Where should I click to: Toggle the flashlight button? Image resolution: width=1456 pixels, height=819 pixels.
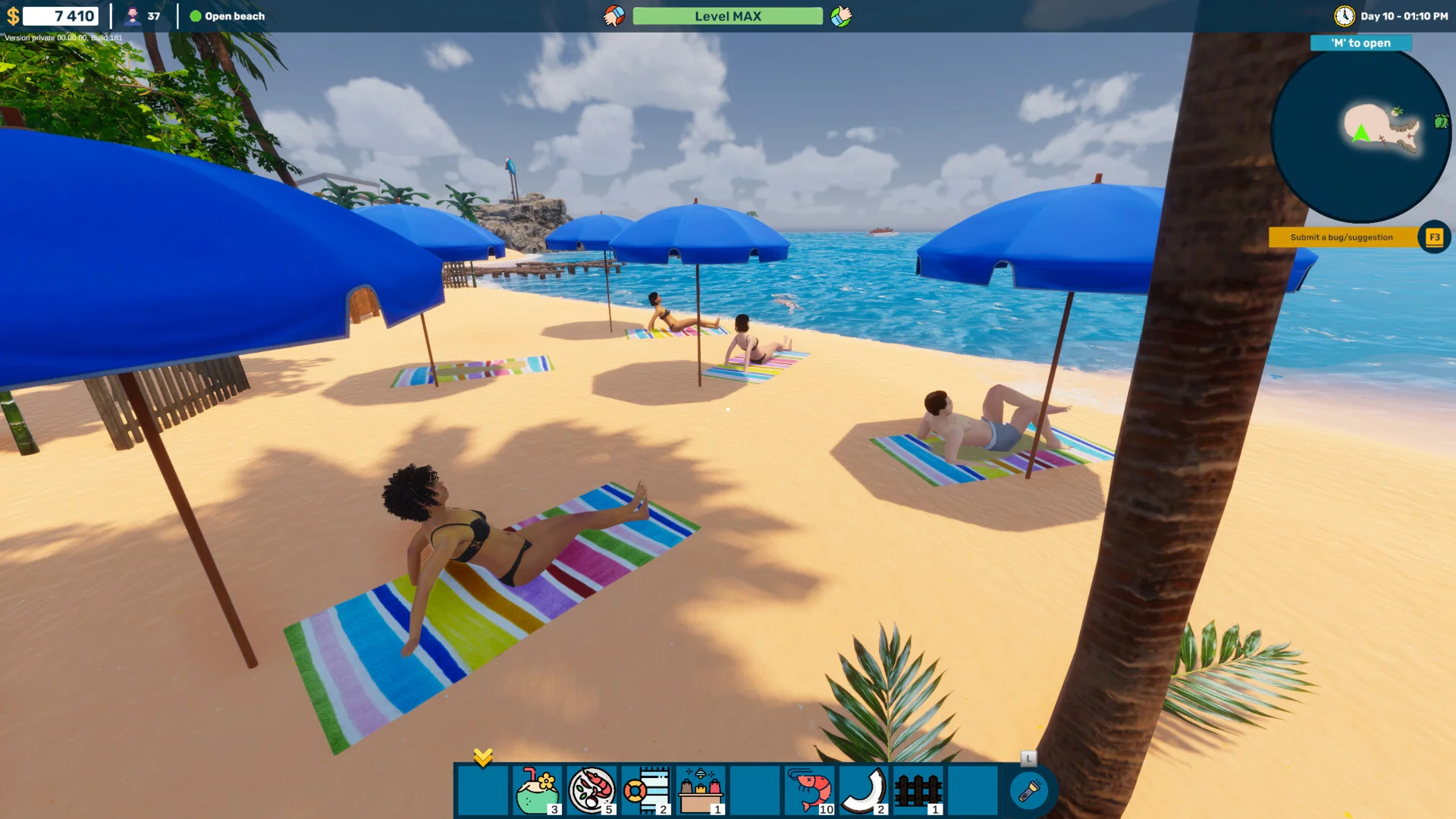[x=1029, y=791]
